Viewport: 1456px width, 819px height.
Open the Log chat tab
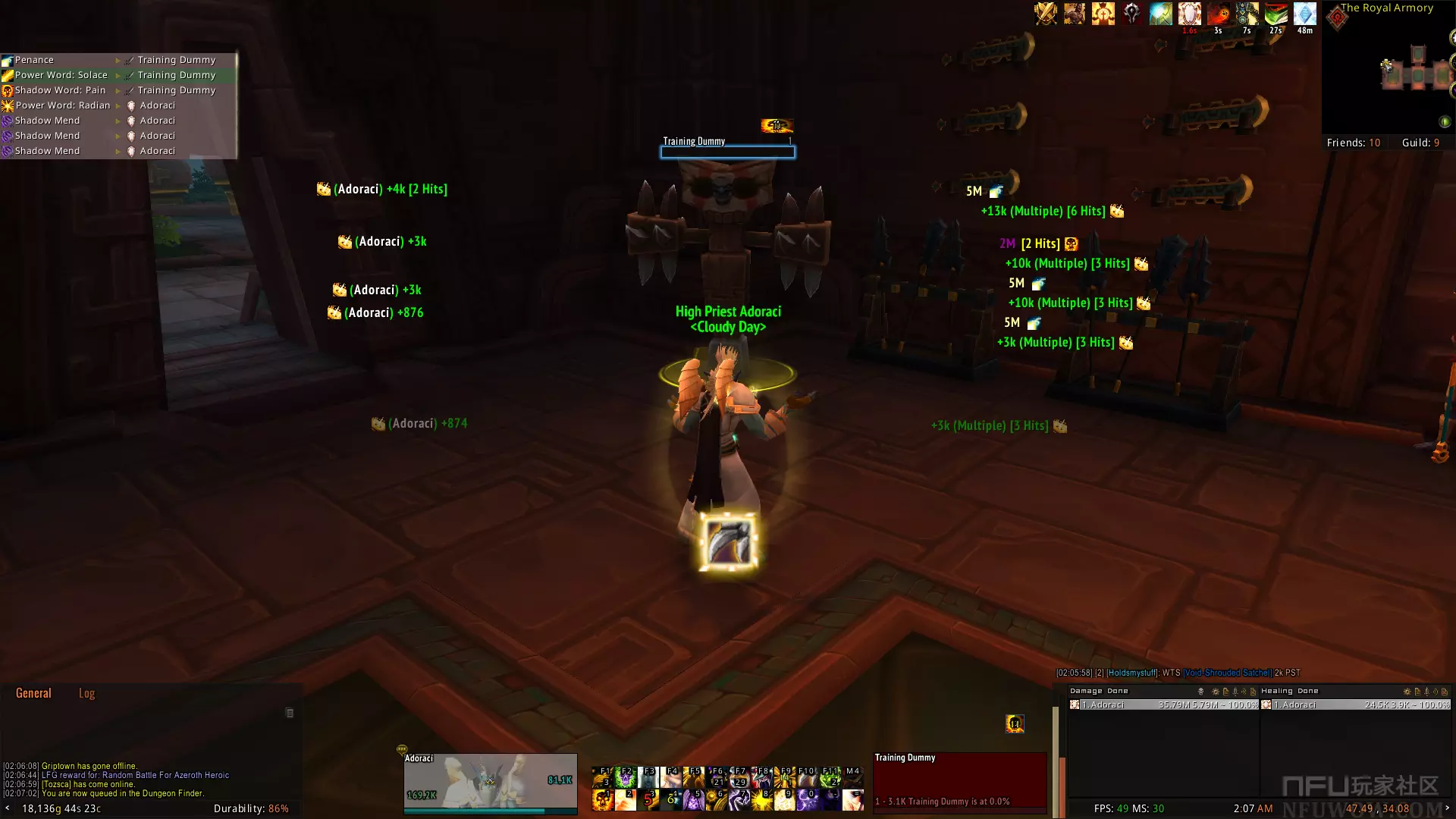[x=86, y=693]
